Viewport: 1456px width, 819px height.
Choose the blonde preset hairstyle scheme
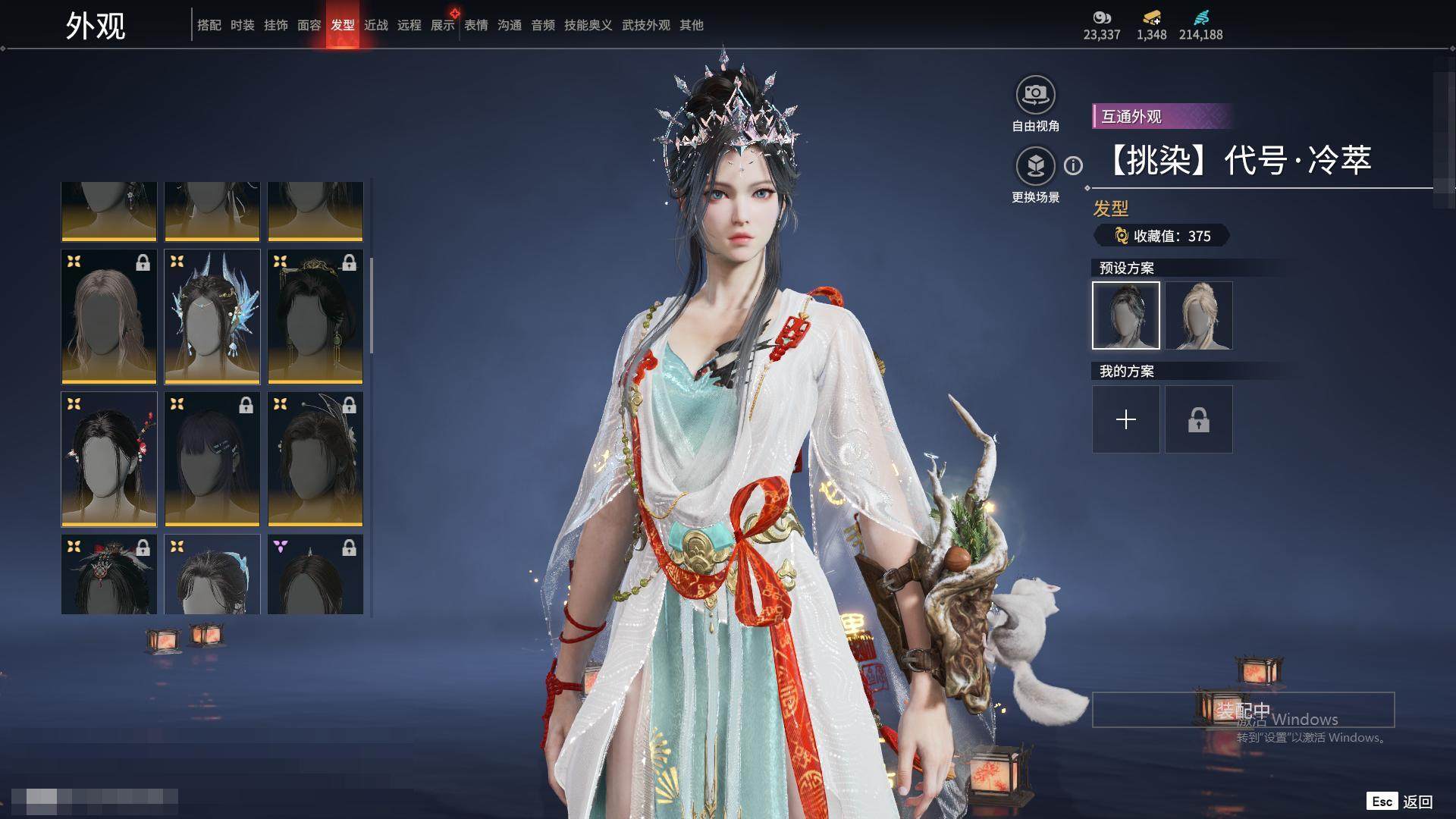[1199, 315]
